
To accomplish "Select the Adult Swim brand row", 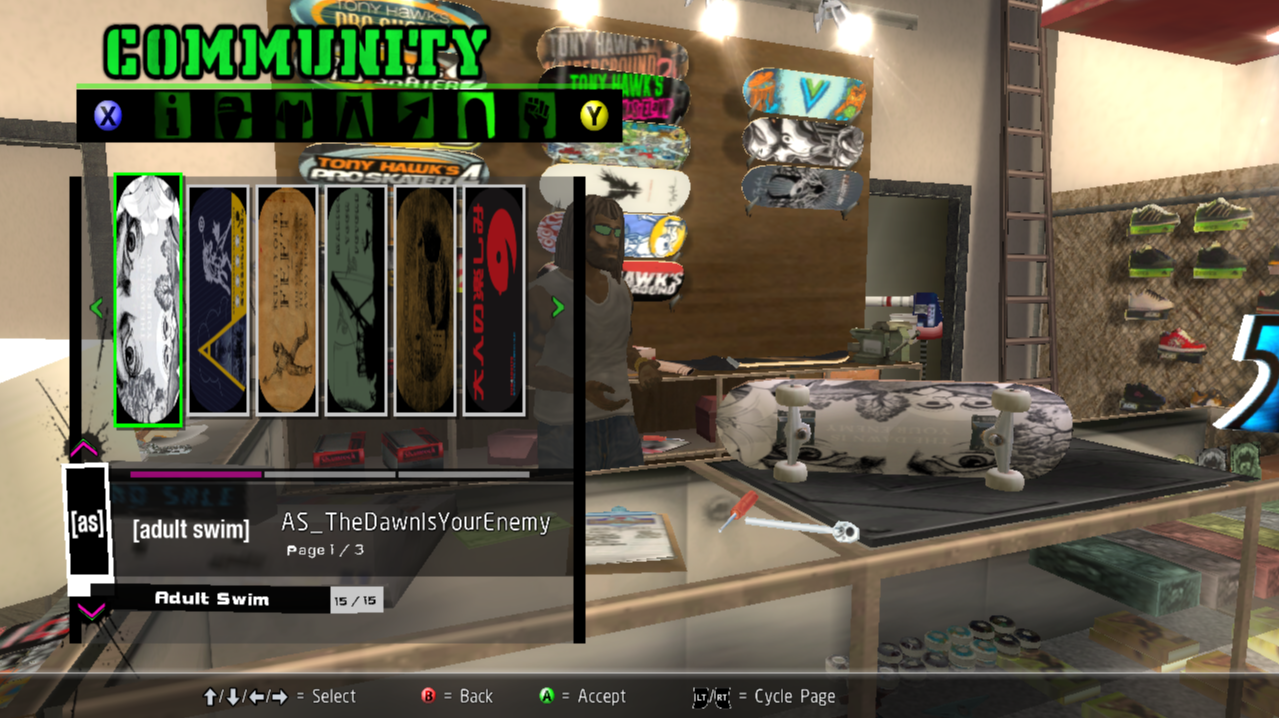I will click(212, 599).
